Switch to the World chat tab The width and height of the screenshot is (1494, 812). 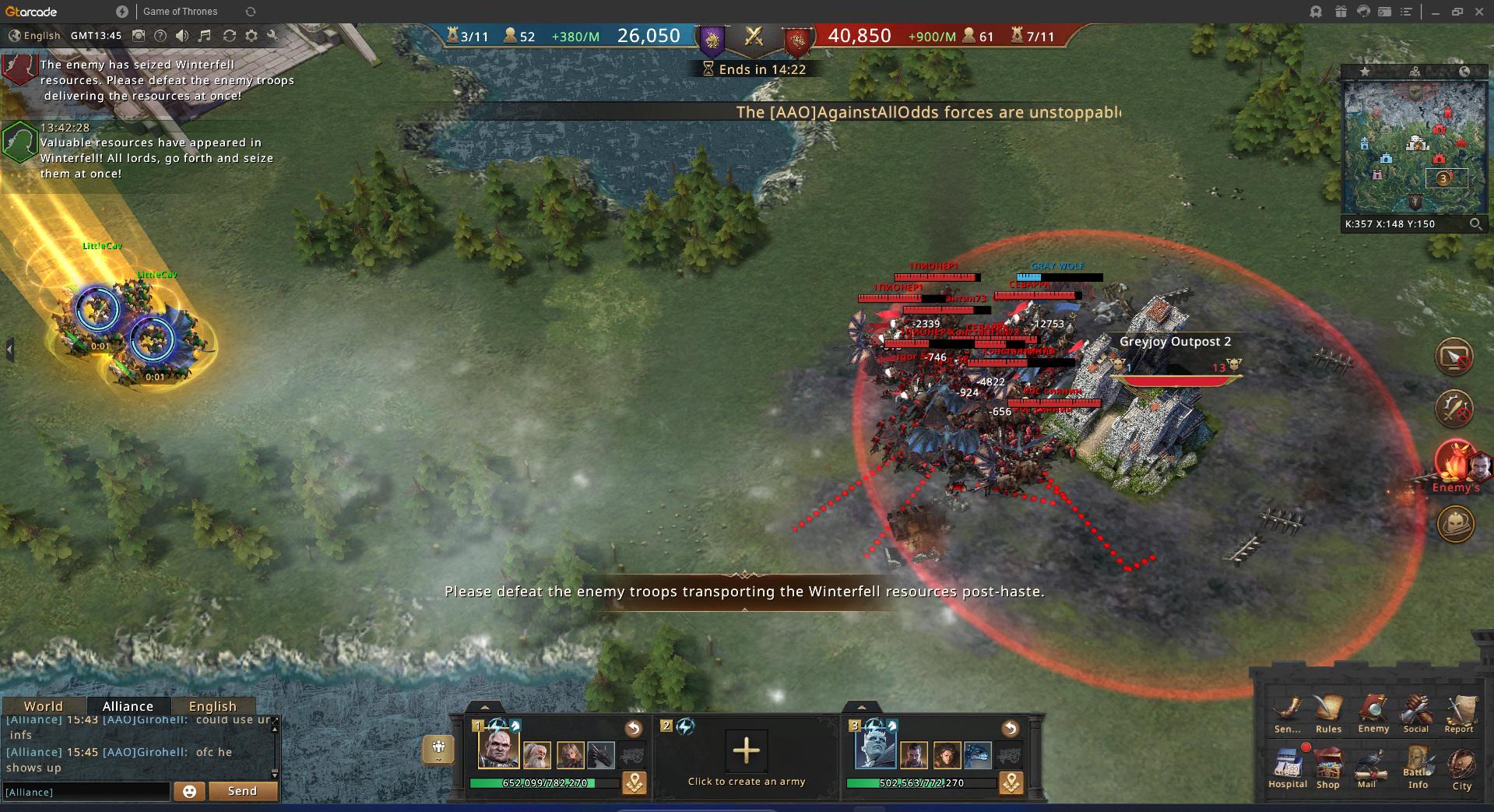pos(43,706)
